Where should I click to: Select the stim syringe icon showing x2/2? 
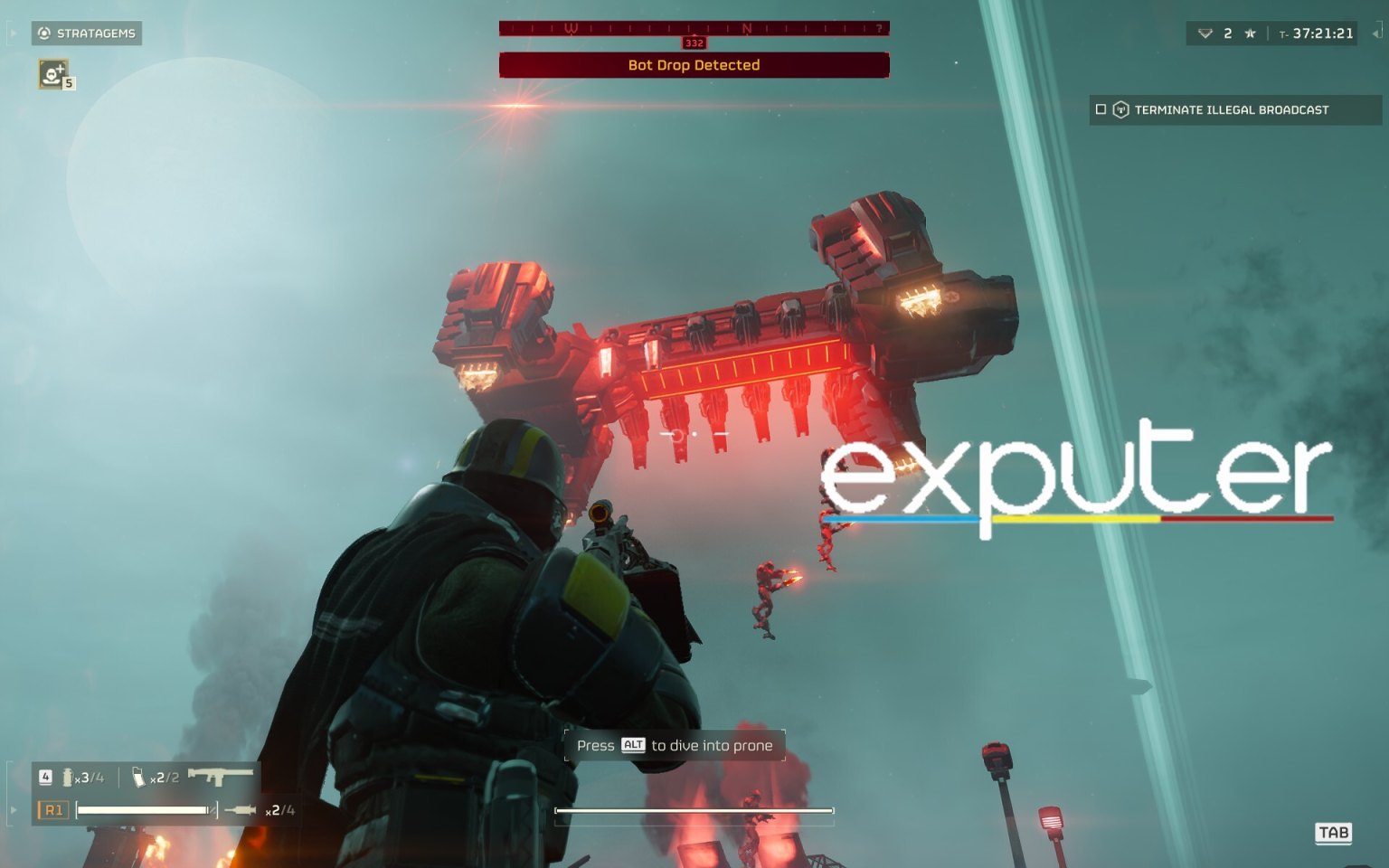(137, 776)
